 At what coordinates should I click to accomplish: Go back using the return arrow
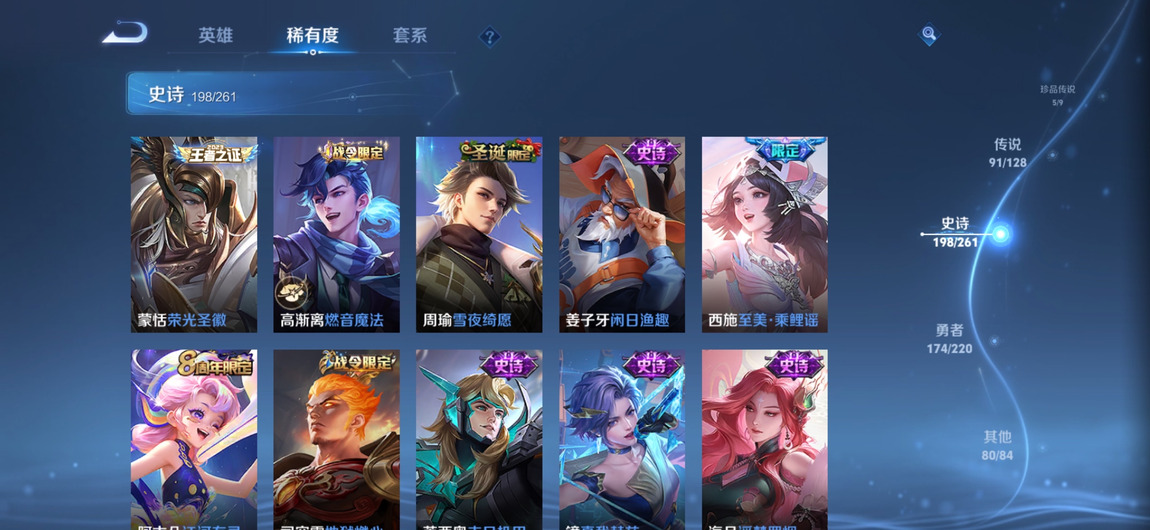pos(125,34)
